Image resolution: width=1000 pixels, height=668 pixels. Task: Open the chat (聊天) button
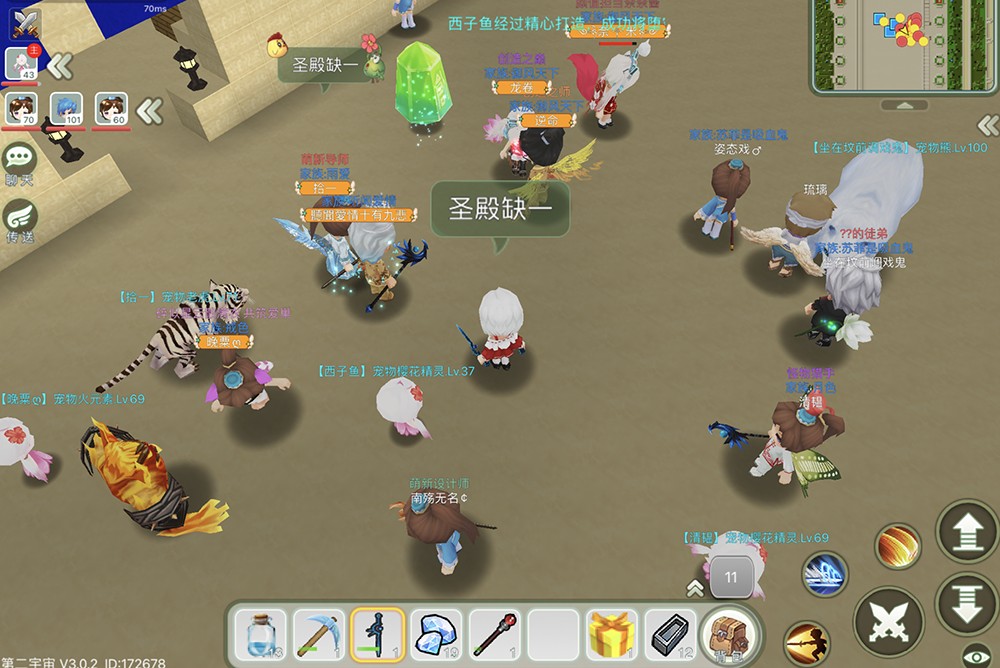coord(19,162)
